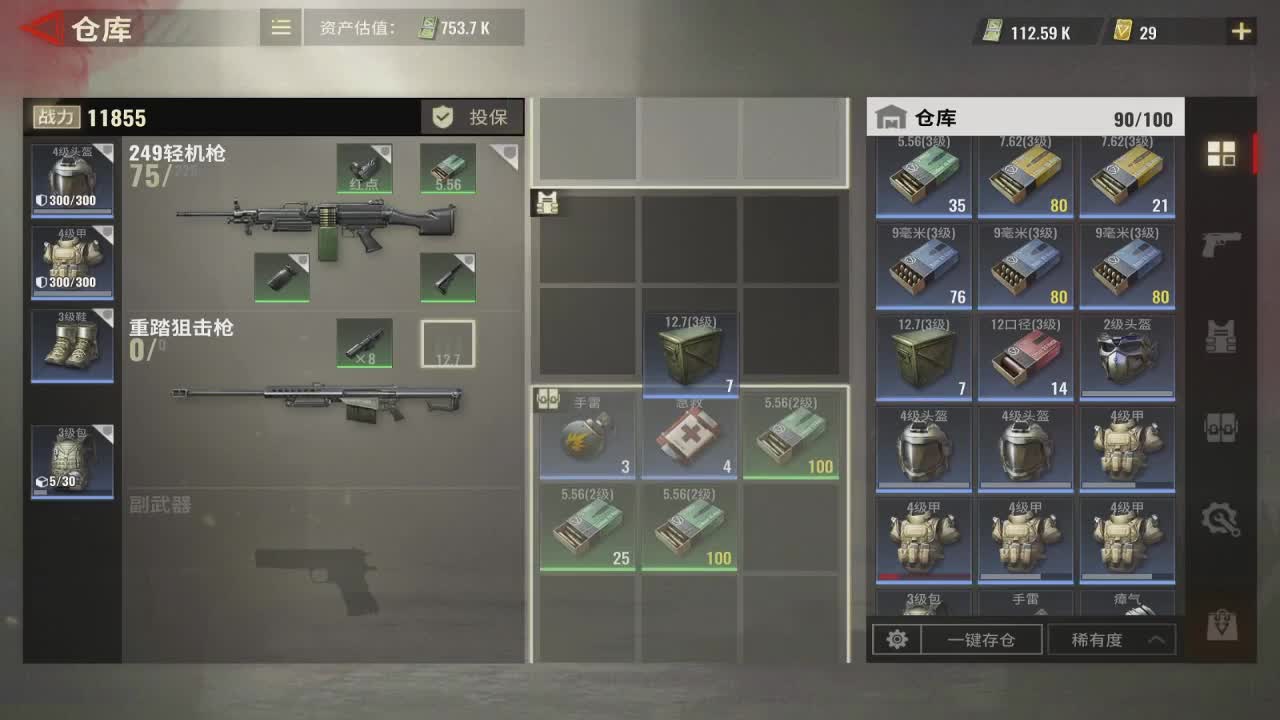
Task: Collapse the 稀有度 sorting dropdown
Action: (1111, 639)
